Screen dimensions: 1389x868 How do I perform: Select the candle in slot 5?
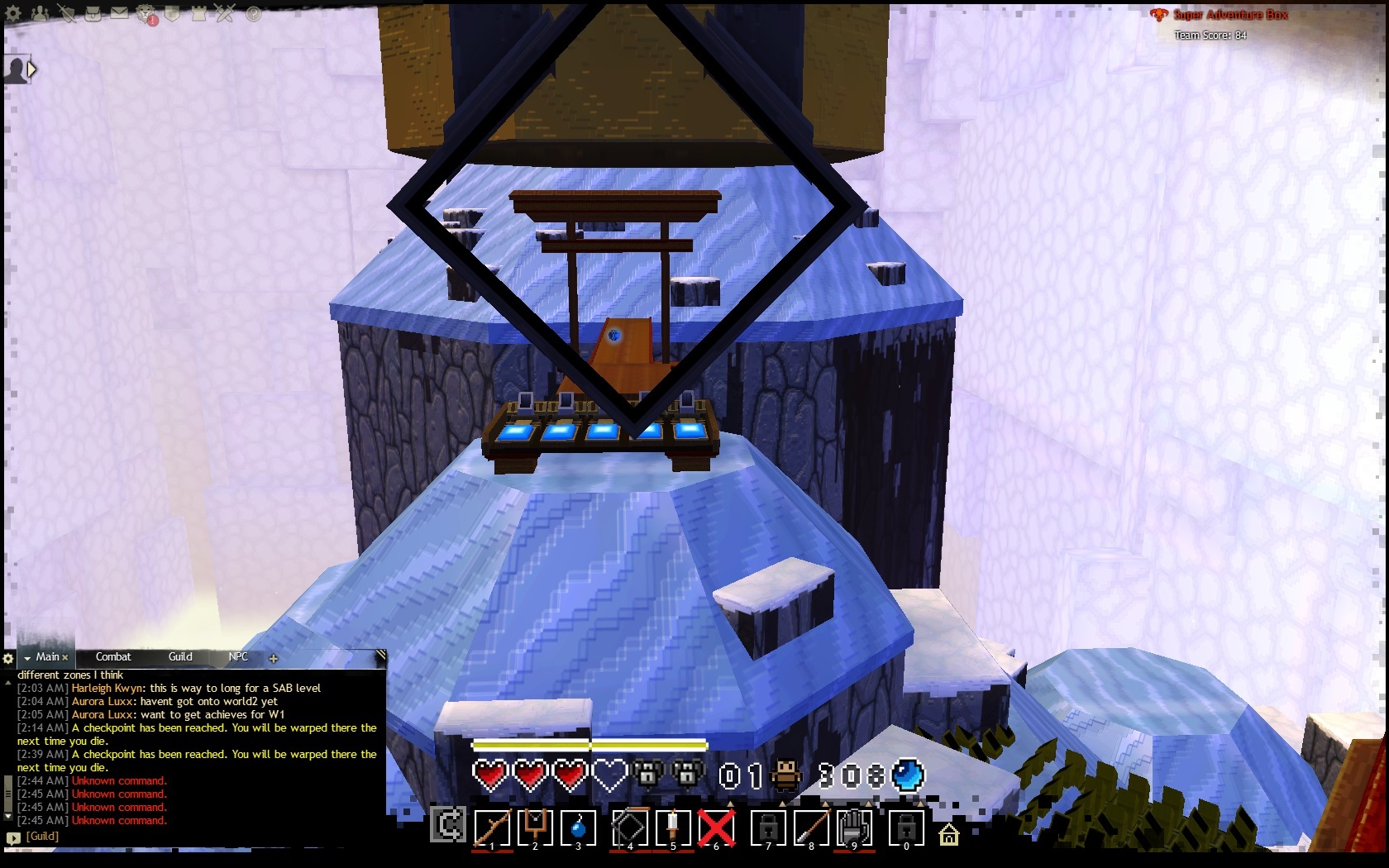pos(672,827)
